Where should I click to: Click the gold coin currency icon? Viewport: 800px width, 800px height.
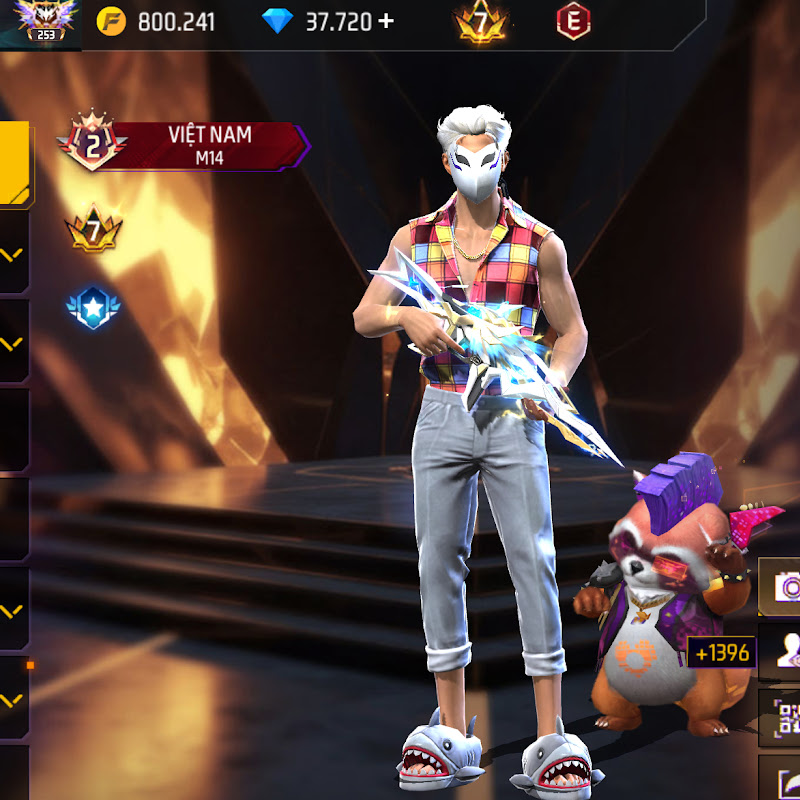pyautogui.click(x=111, y=21)
